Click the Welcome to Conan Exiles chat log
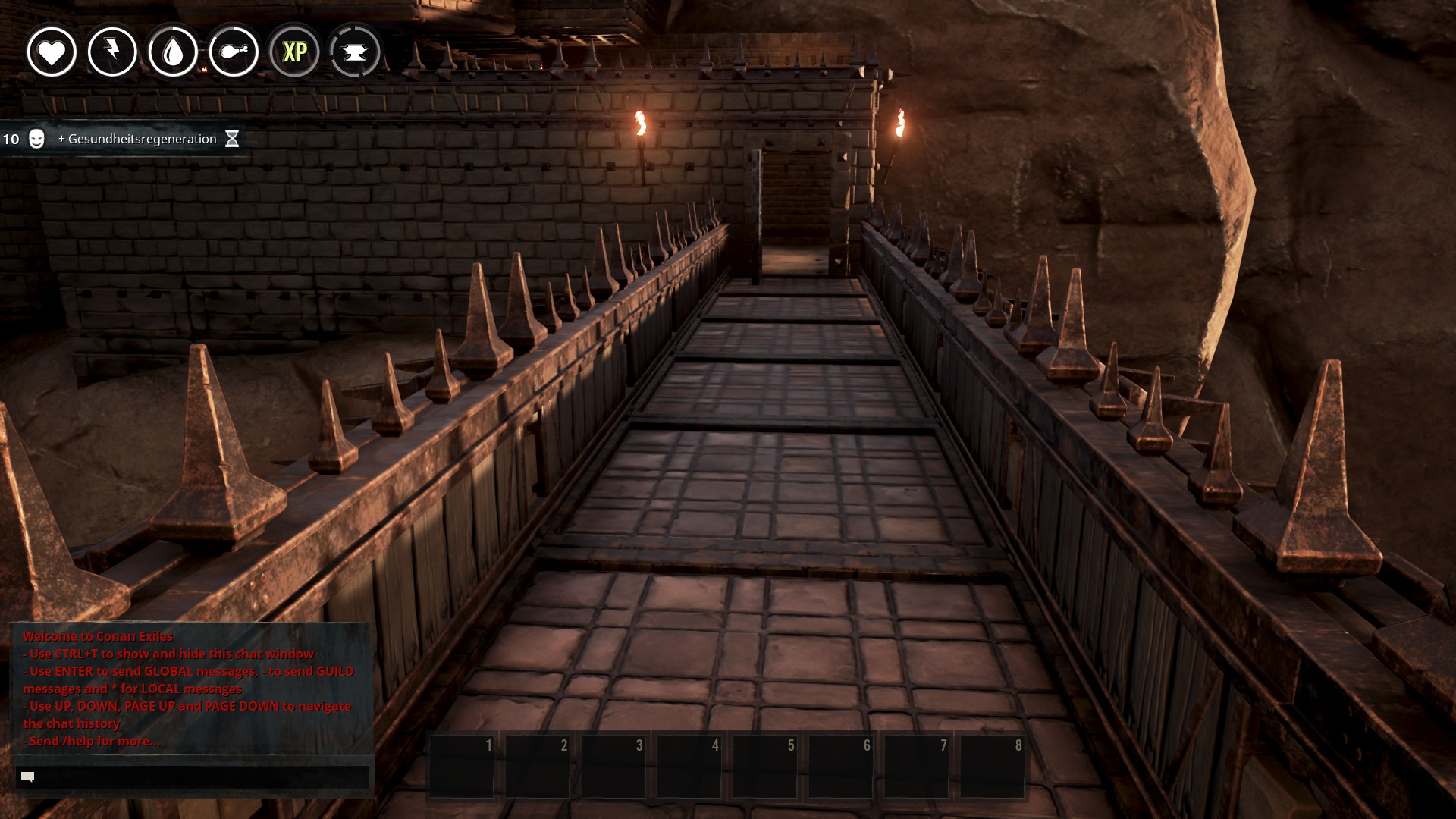 190,688
